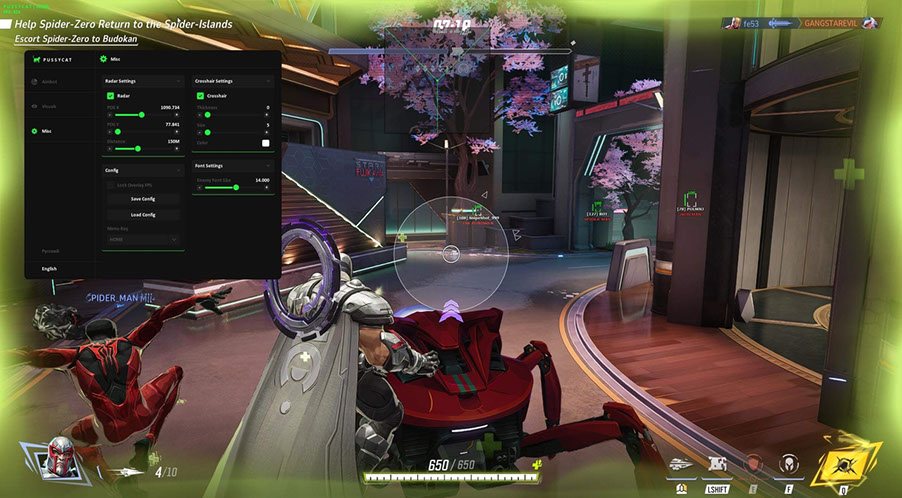This screenshot has height=498, width=902.
Task: Tick the Lock Overlay FPS checkbox
Action: [111, 185]
